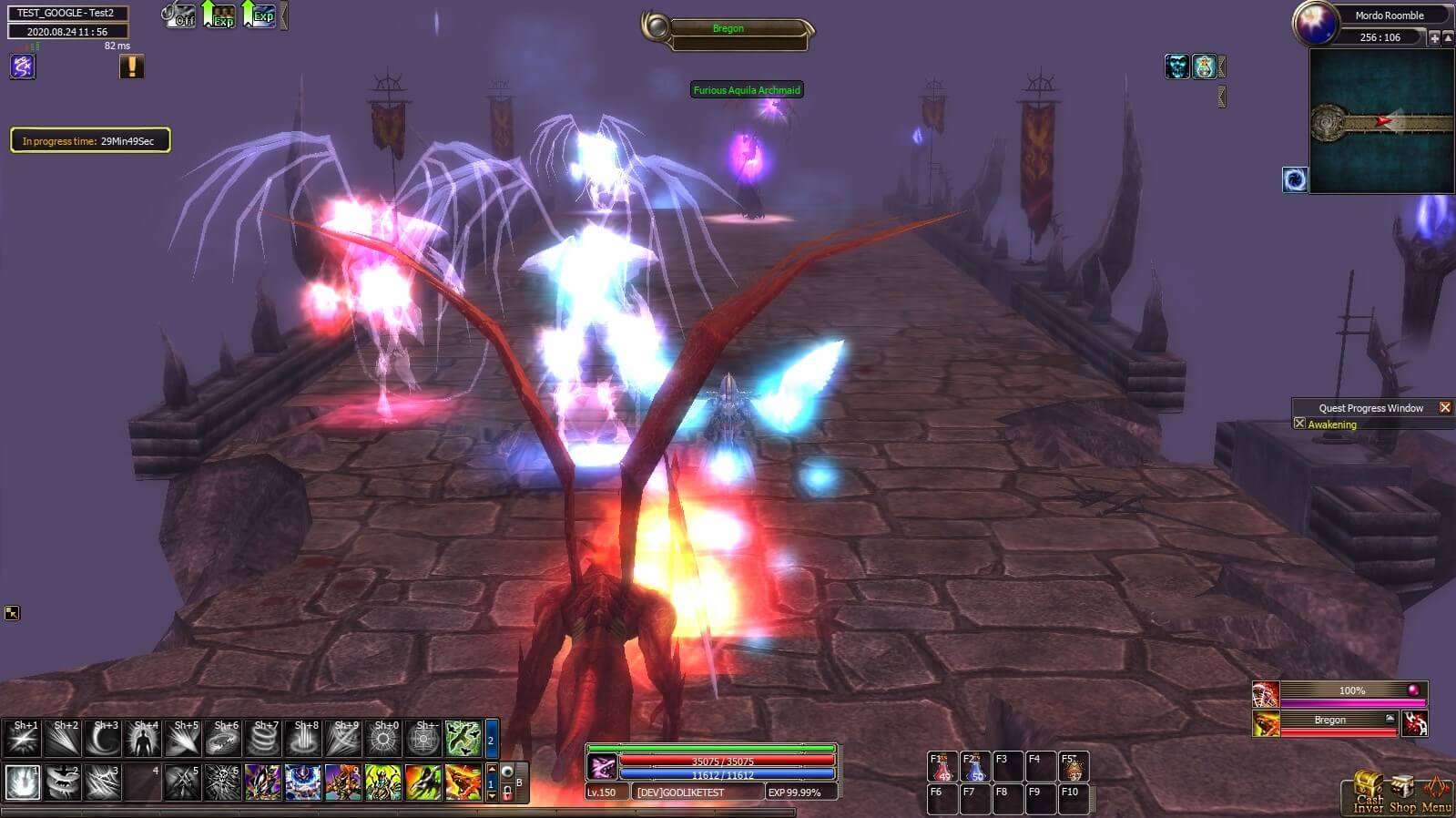Click the minimap plus button
The image size is (1456, 818).
(1434, 37)
